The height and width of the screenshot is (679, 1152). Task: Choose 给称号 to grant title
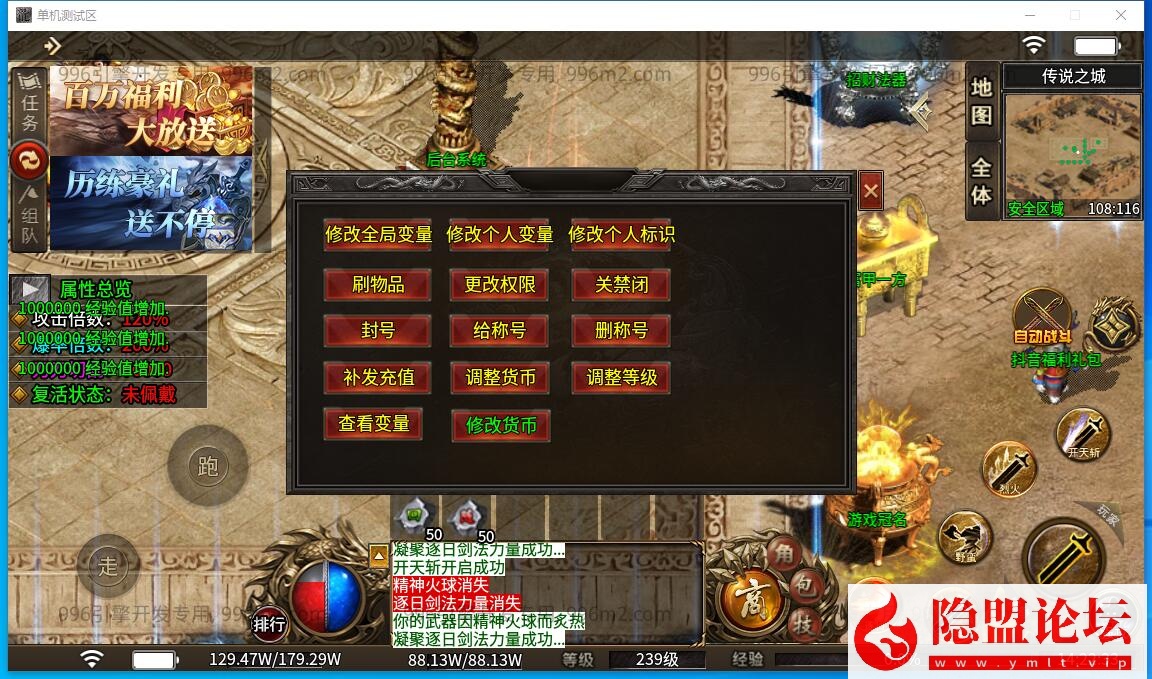pos(500,331)
